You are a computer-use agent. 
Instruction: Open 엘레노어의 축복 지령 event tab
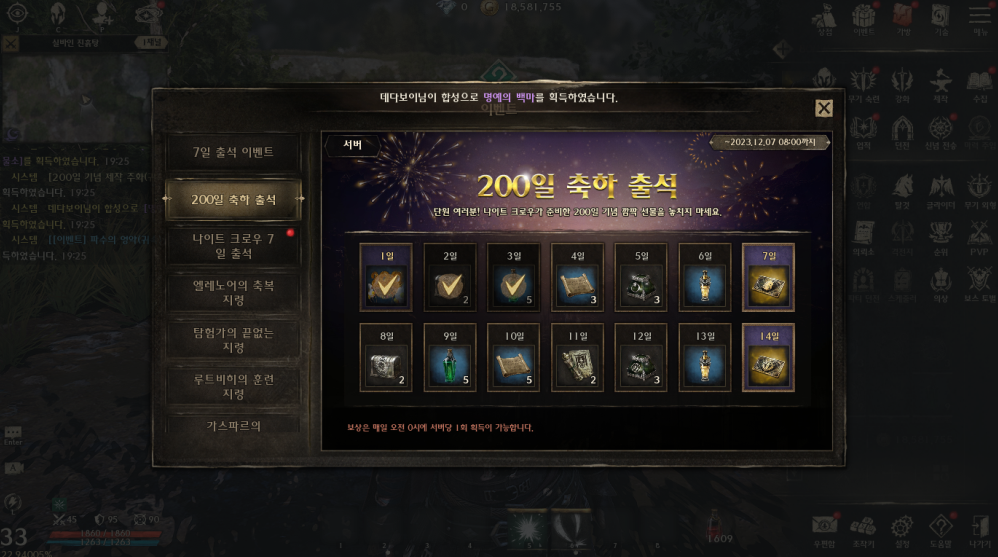coord(233,293)
